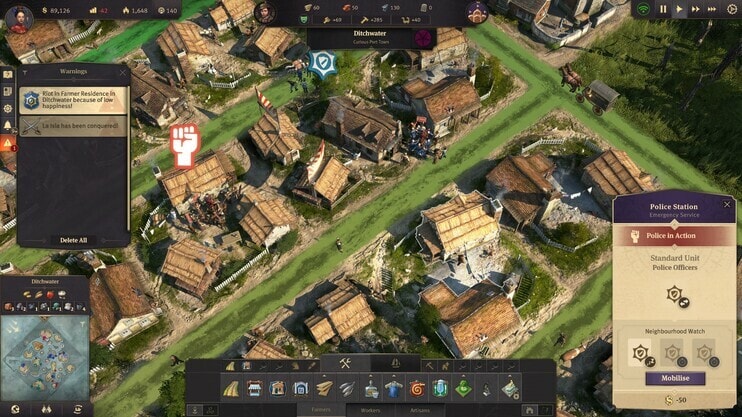Viewport: 742px width, 417px height.
Task: Close the Police Station panel
Action: (x=725, y=204)
